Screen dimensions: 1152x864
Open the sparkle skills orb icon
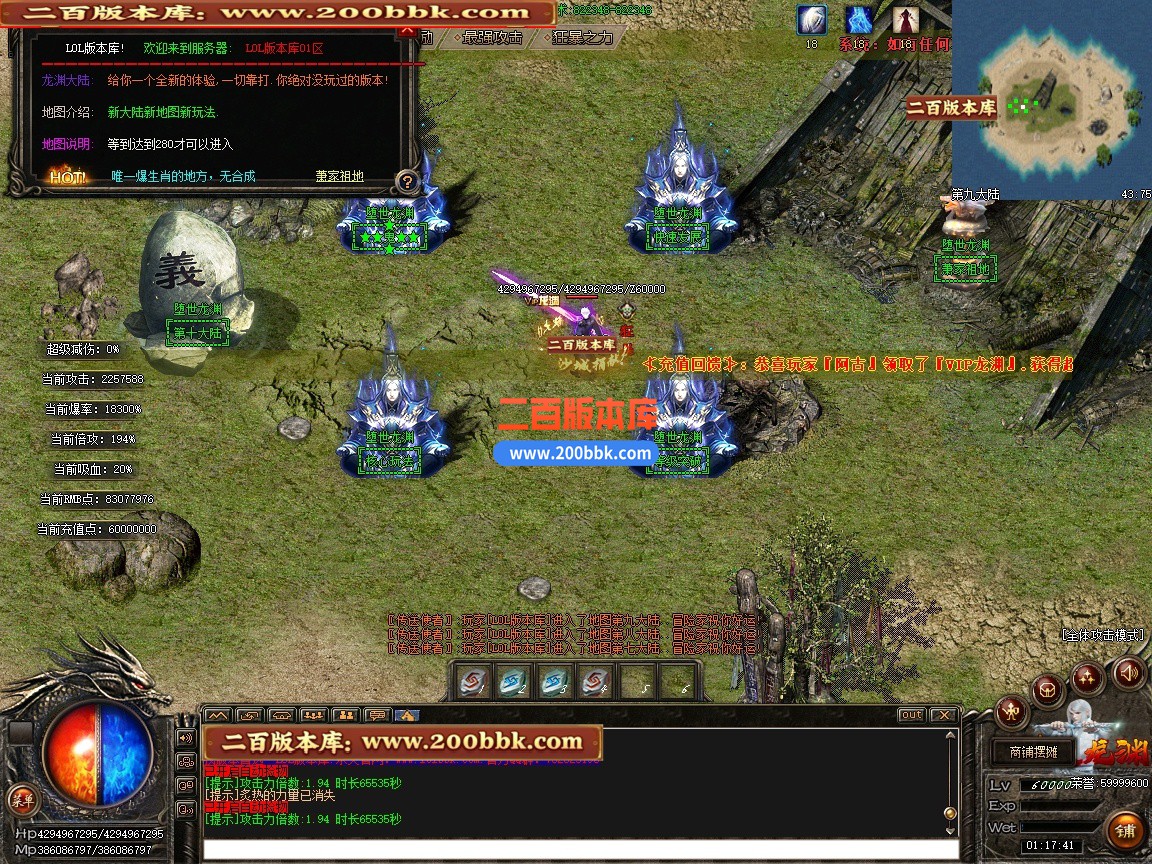coord(1088,678)
